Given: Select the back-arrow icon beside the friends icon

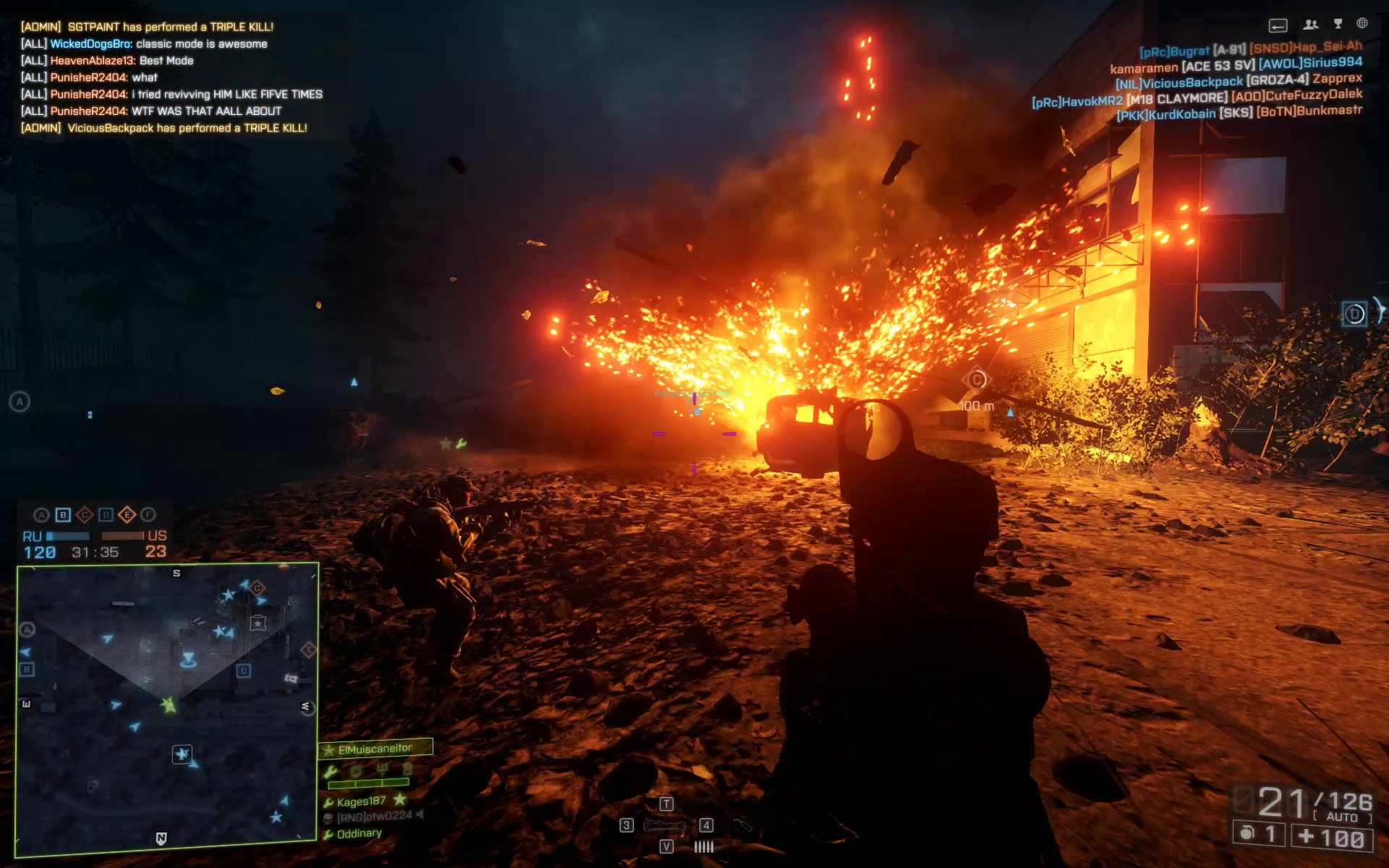Looking at the screenshot, I should (x=1278, y=27).
